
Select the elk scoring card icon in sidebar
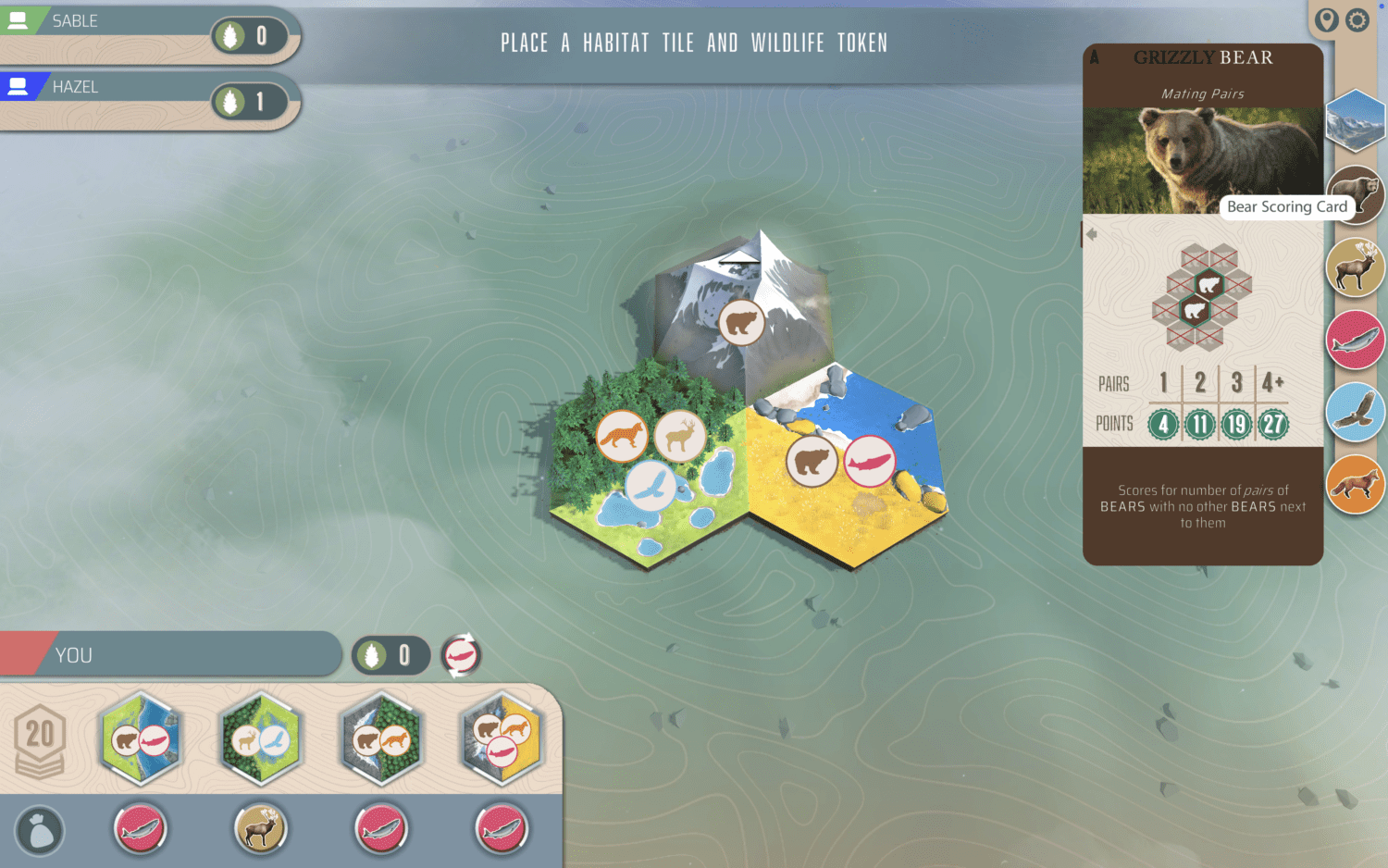pyautogui.click(x=1355, y=267)
